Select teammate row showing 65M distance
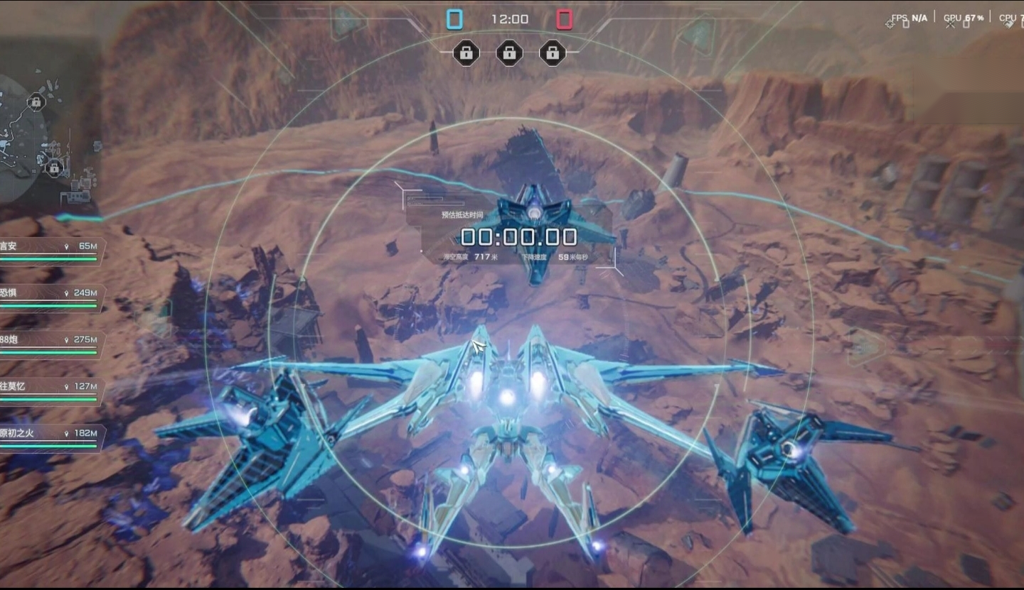Screen dimensions: 1024x590 click(50, 248)
